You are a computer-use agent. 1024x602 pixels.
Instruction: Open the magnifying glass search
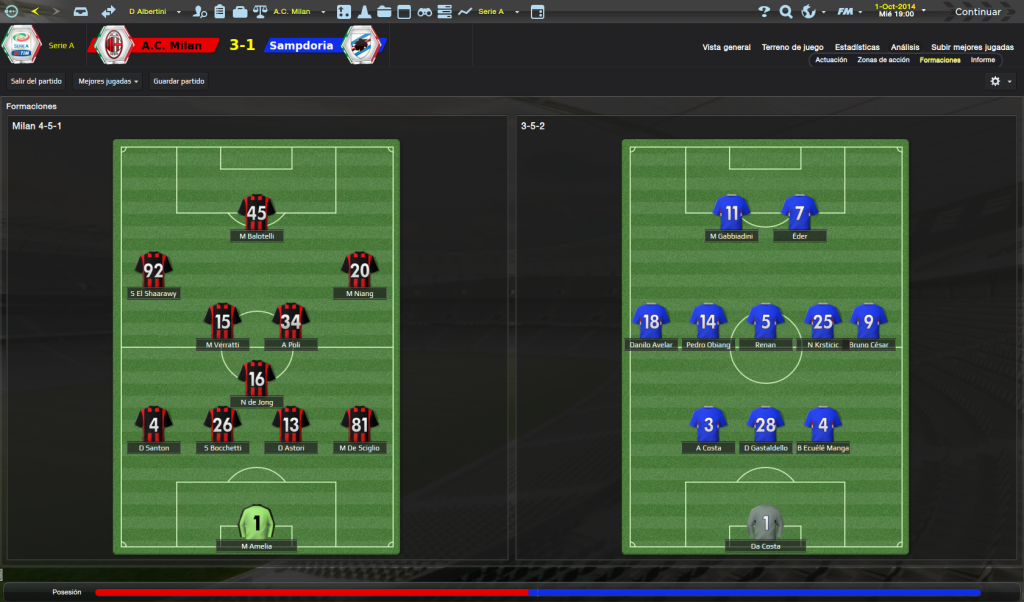pos(786,12)
